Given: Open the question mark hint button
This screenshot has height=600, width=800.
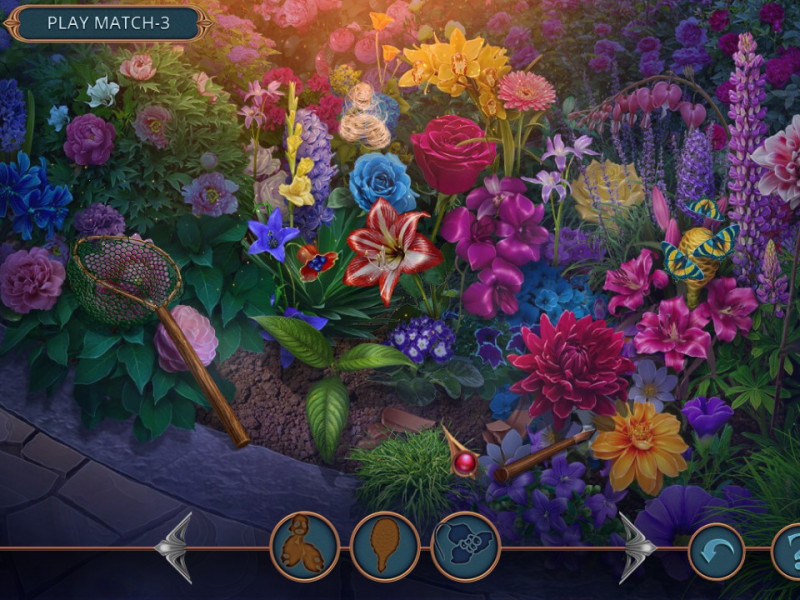Looking at the screenshot, I should click(x=788, y=551).
